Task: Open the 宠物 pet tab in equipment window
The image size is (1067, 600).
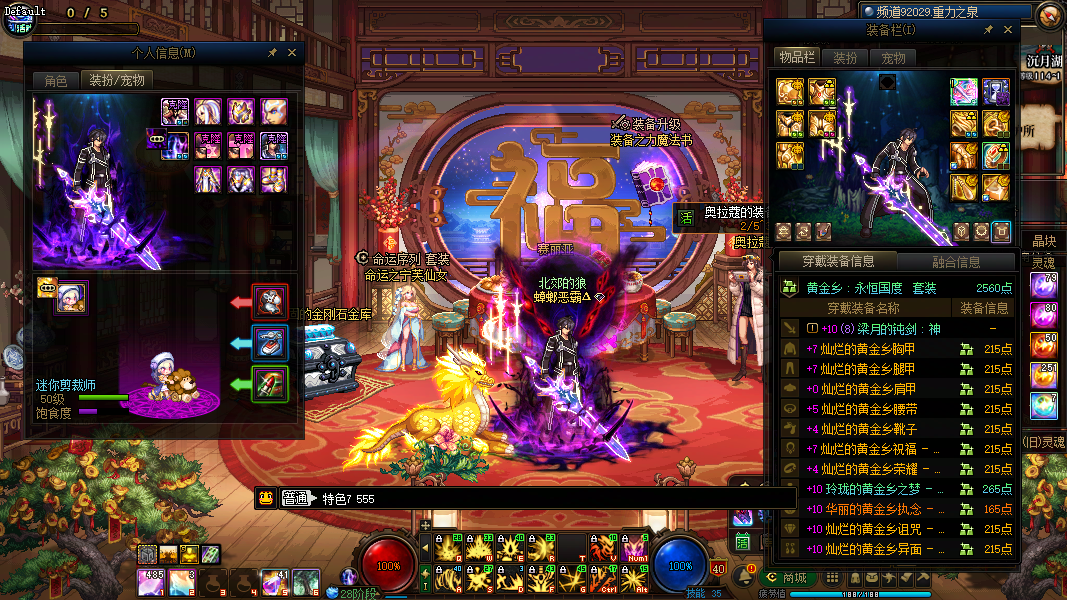Action: click(893, 58)
